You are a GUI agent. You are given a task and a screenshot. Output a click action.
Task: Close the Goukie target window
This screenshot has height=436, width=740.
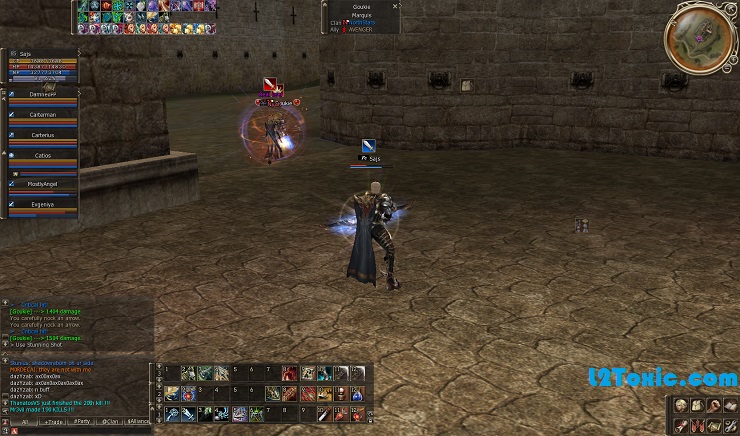(396, 6)
